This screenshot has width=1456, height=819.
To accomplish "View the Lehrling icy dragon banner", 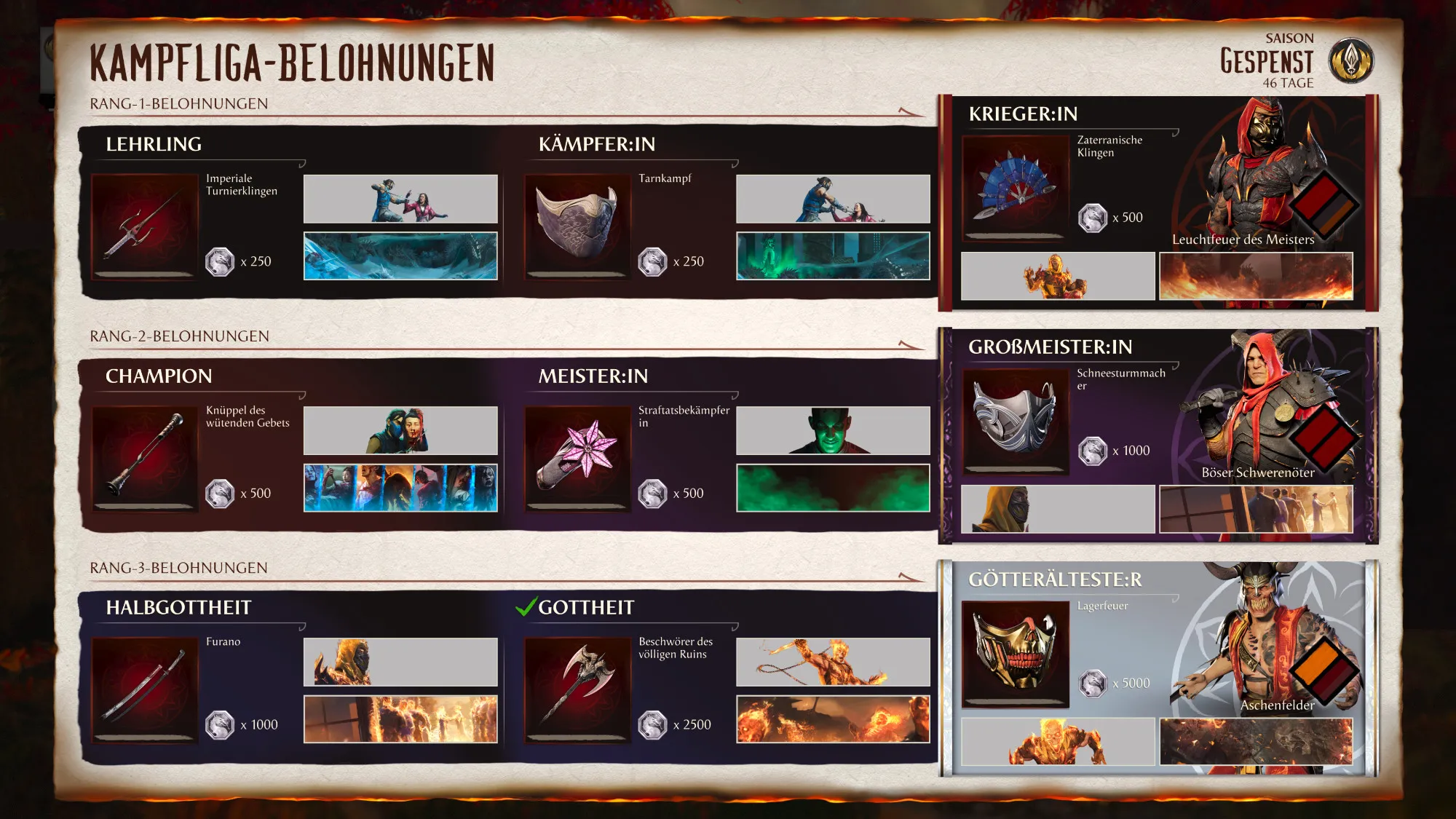I will click(400, 256).
